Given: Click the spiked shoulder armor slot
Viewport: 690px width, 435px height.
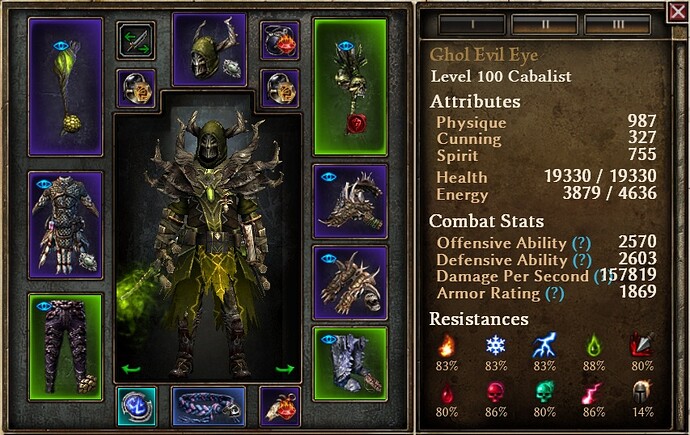Looking at the screenshot, I should click(350, 200).
